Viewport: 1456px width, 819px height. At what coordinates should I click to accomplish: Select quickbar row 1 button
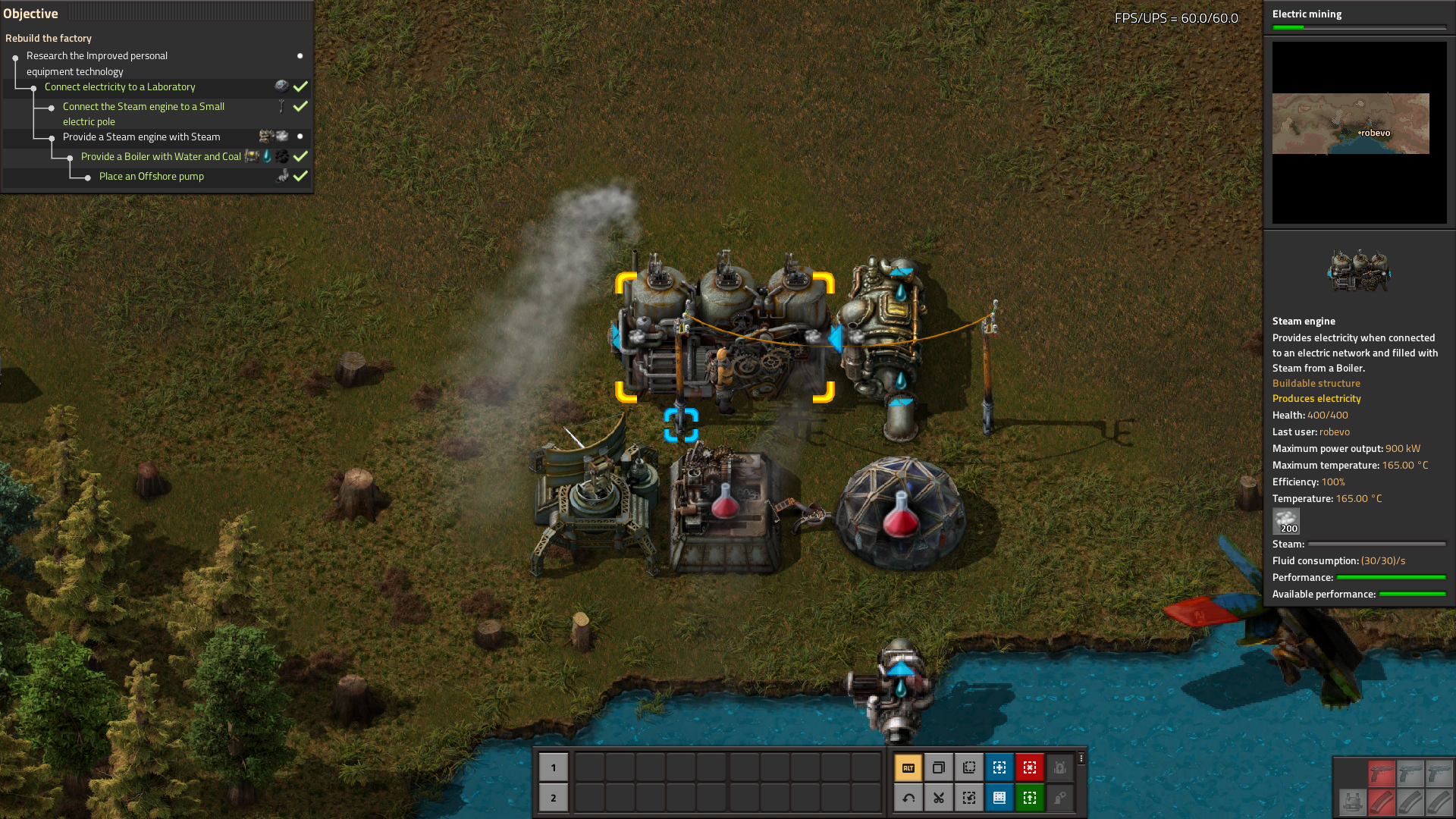(553, 767)
